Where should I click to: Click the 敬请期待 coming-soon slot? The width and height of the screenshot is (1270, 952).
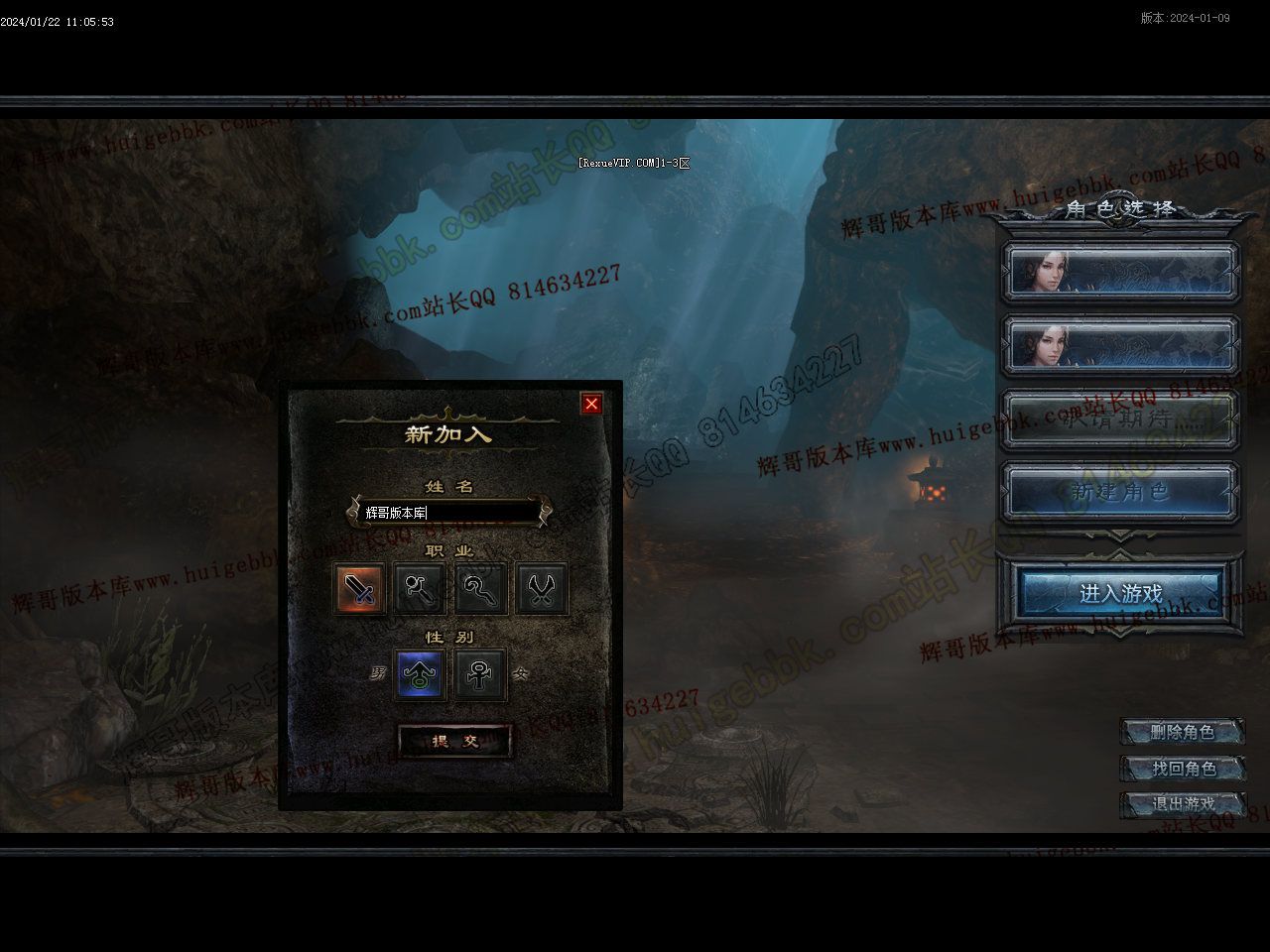1120,418
